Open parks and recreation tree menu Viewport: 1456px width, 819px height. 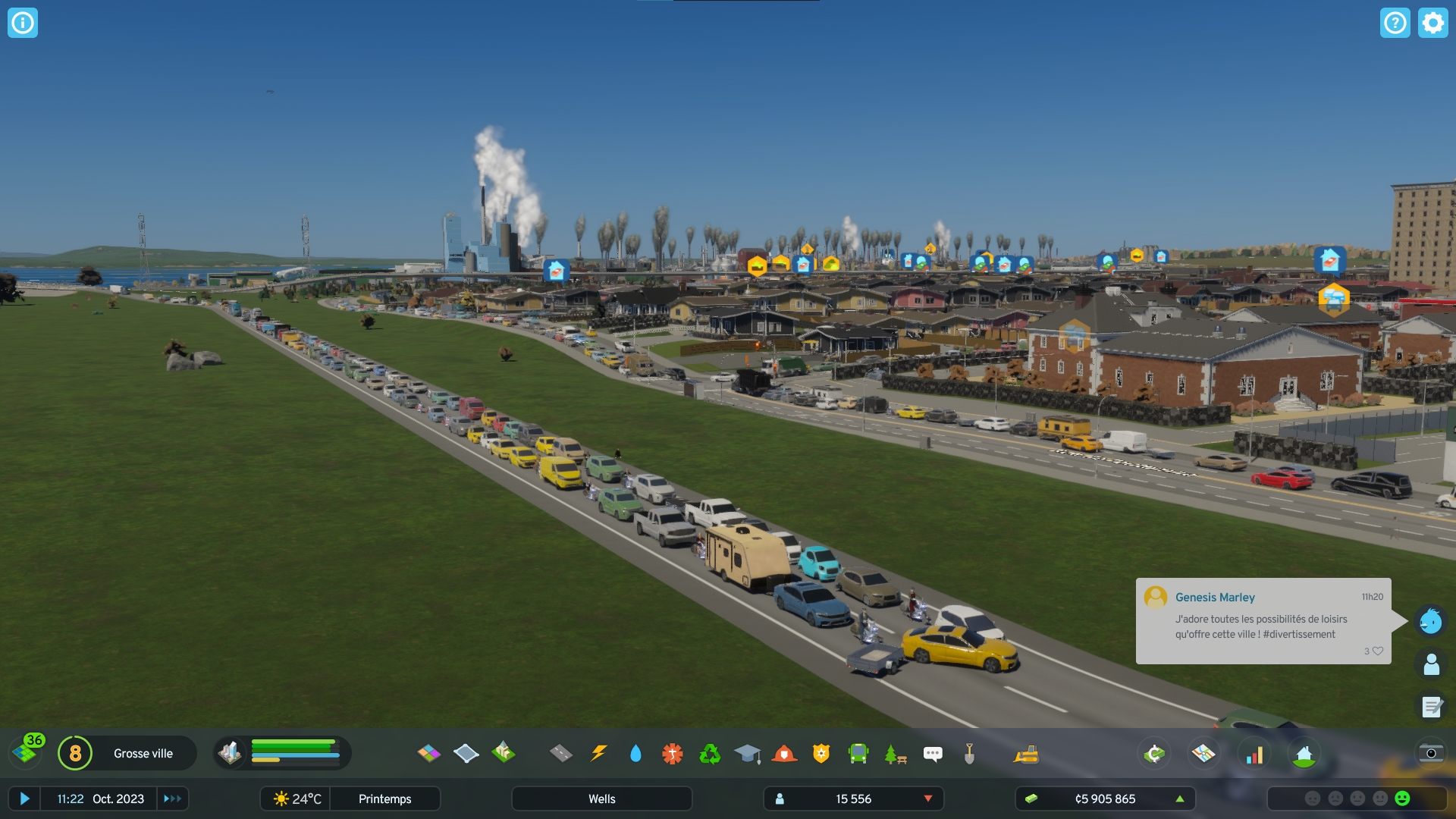(x=895, y=753)
